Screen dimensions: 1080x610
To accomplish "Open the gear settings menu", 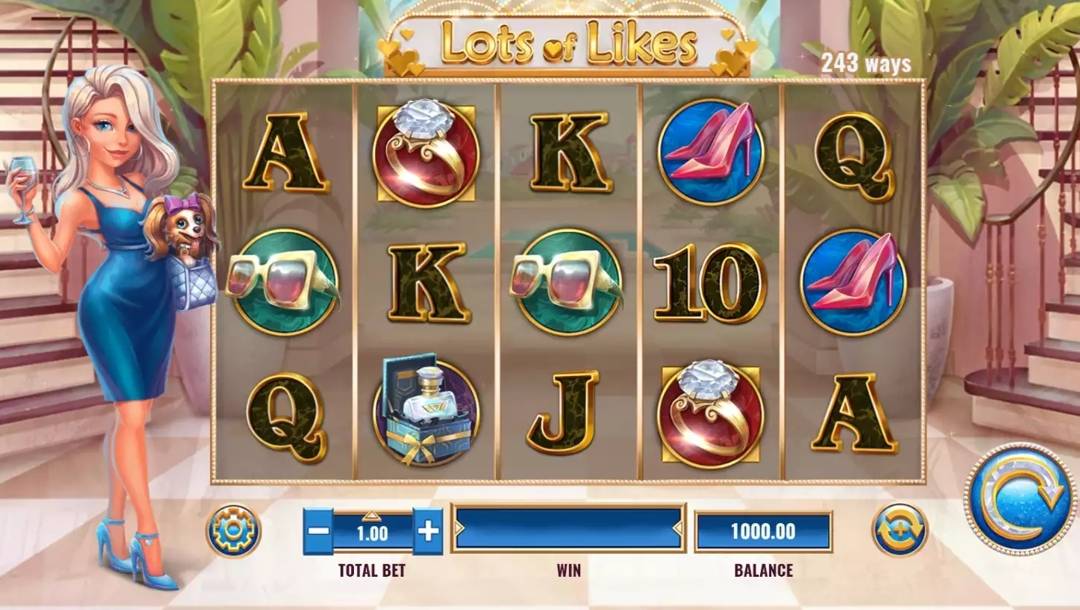I will click(233, 530).
